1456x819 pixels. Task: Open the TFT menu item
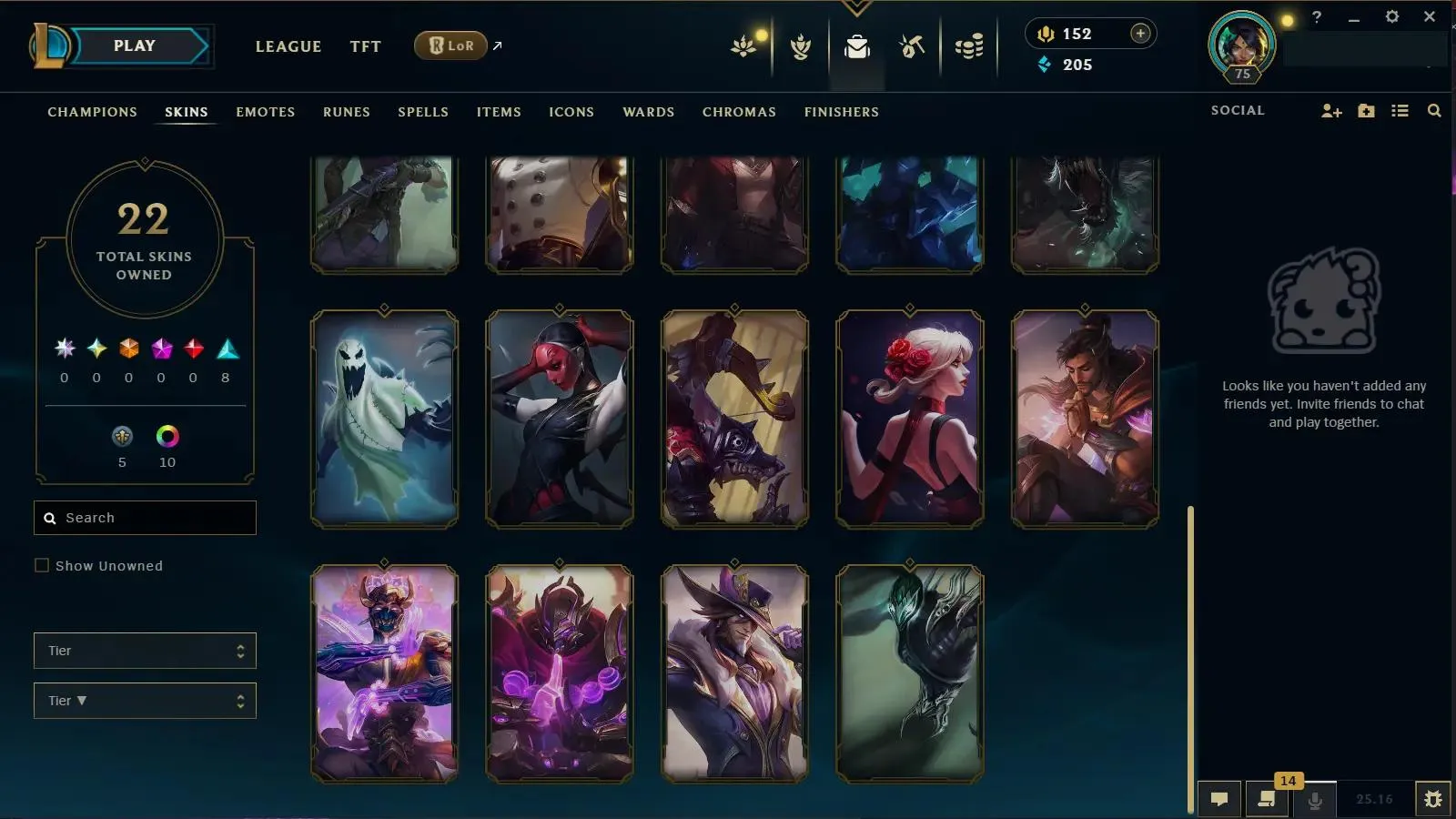[365, 46]
